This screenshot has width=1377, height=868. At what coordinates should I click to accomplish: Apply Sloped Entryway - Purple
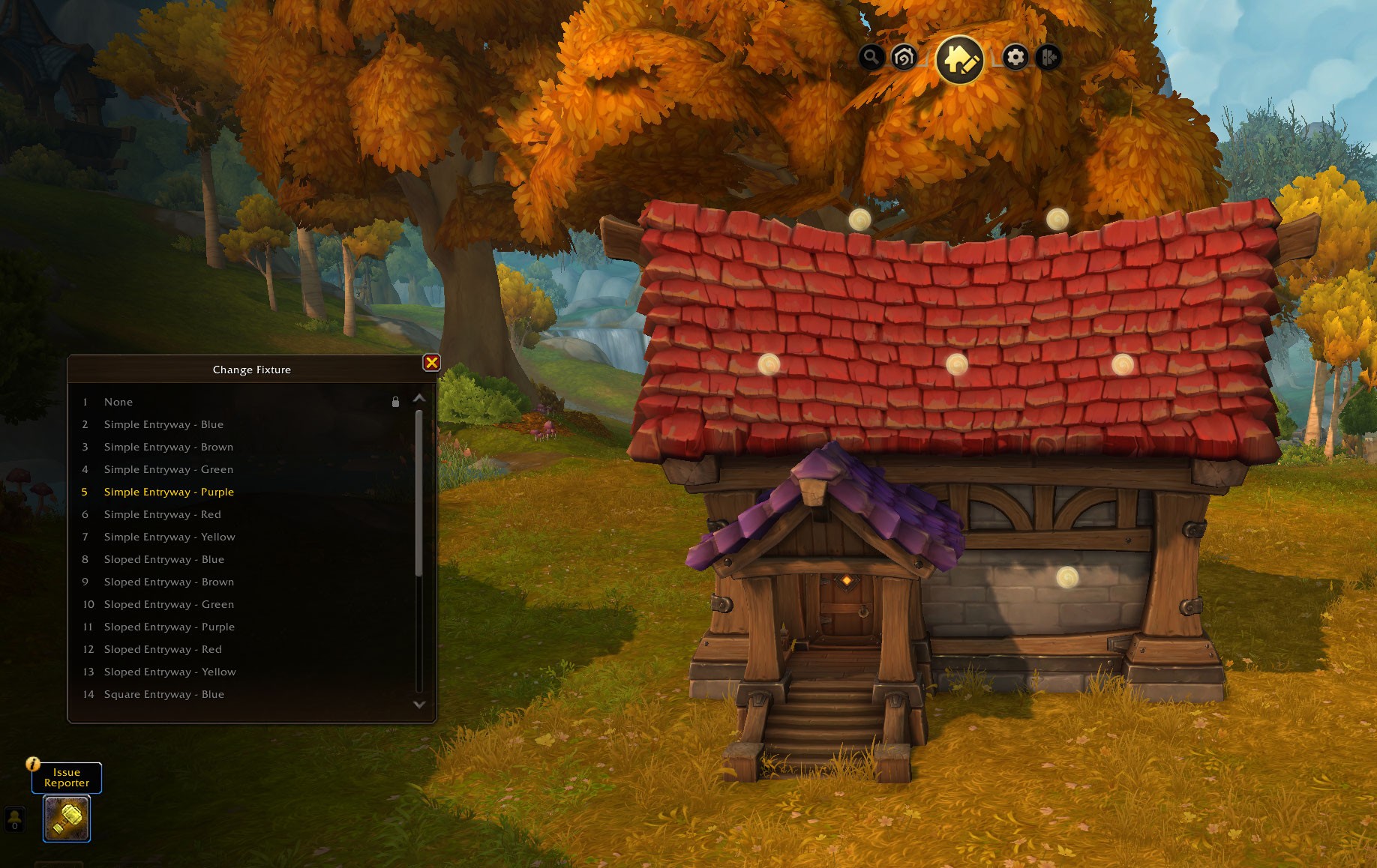pos(169,627)
